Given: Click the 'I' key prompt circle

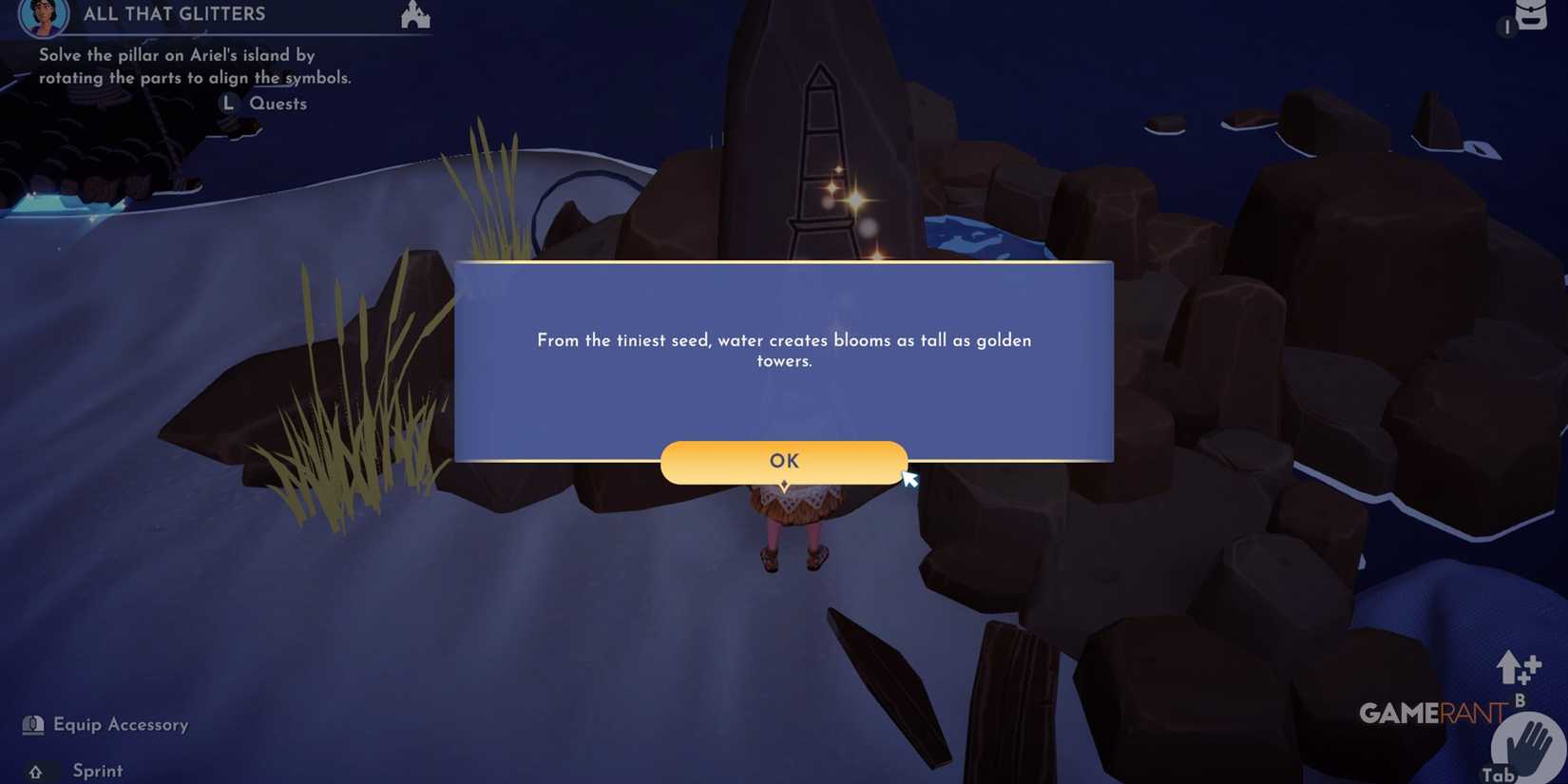Looking at the screenshot, I should (1507, 29).
